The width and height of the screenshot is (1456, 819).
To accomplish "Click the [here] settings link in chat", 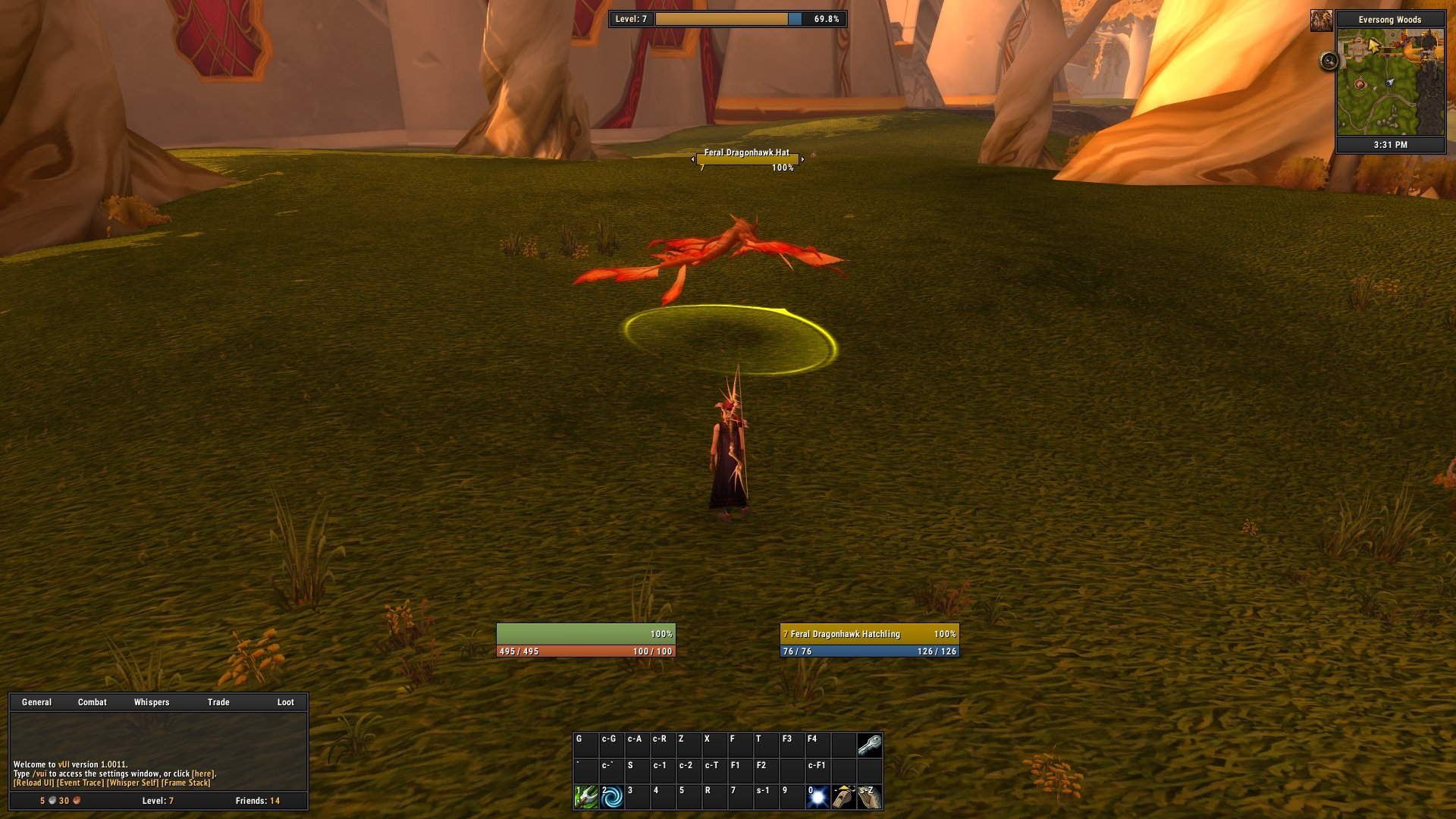I will 202,774.
